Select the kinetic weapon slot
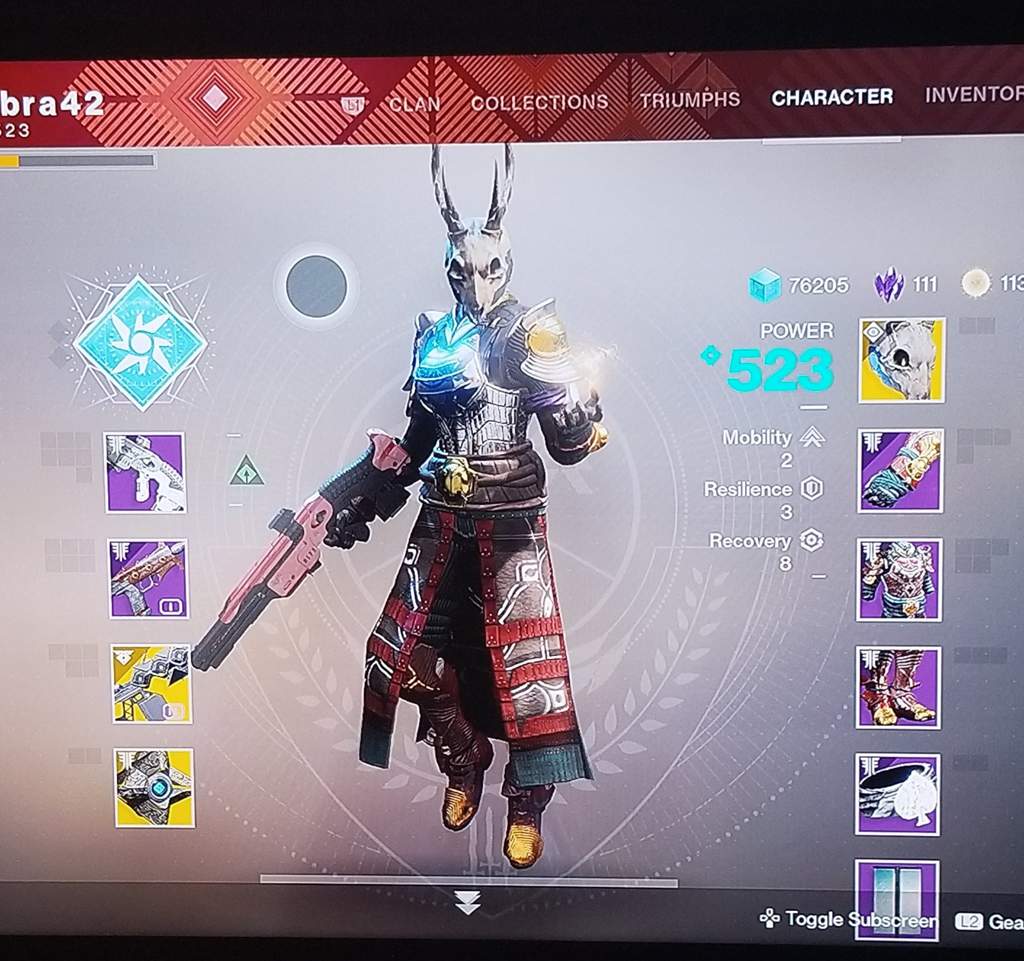 click(x=145, y=472)
